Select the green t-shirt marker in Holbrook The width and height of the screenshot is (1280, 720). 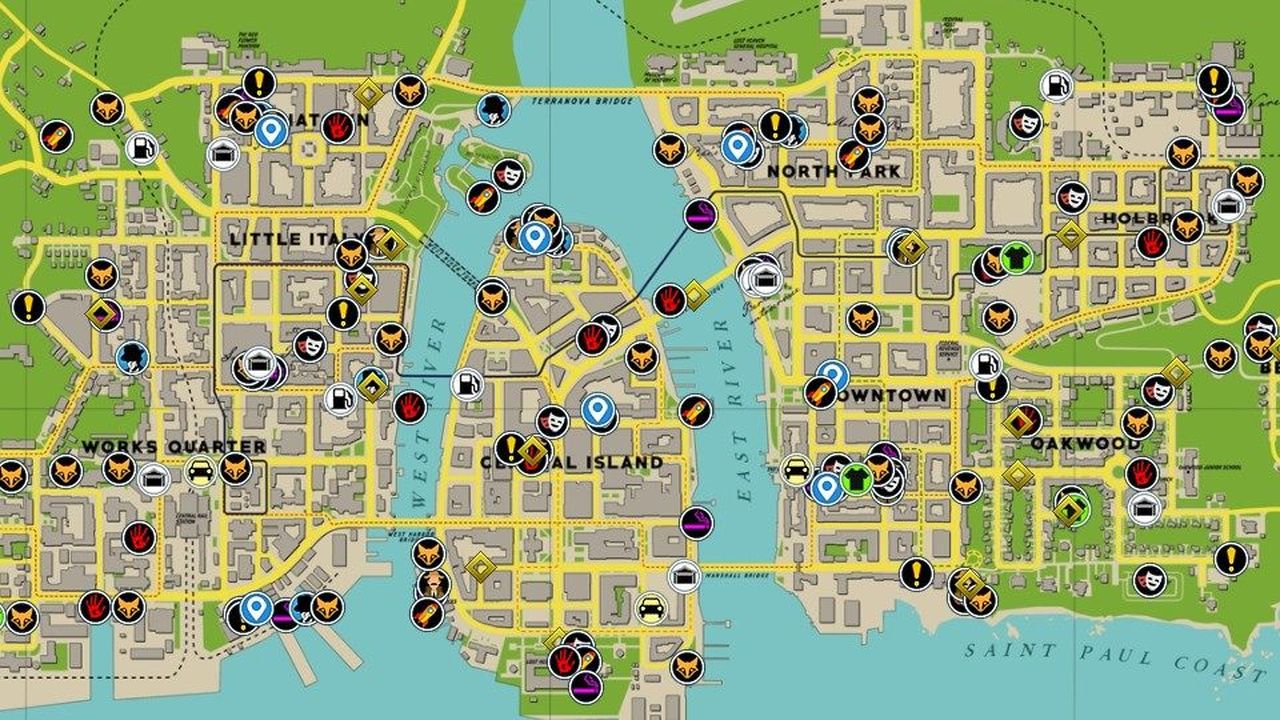1015,257
